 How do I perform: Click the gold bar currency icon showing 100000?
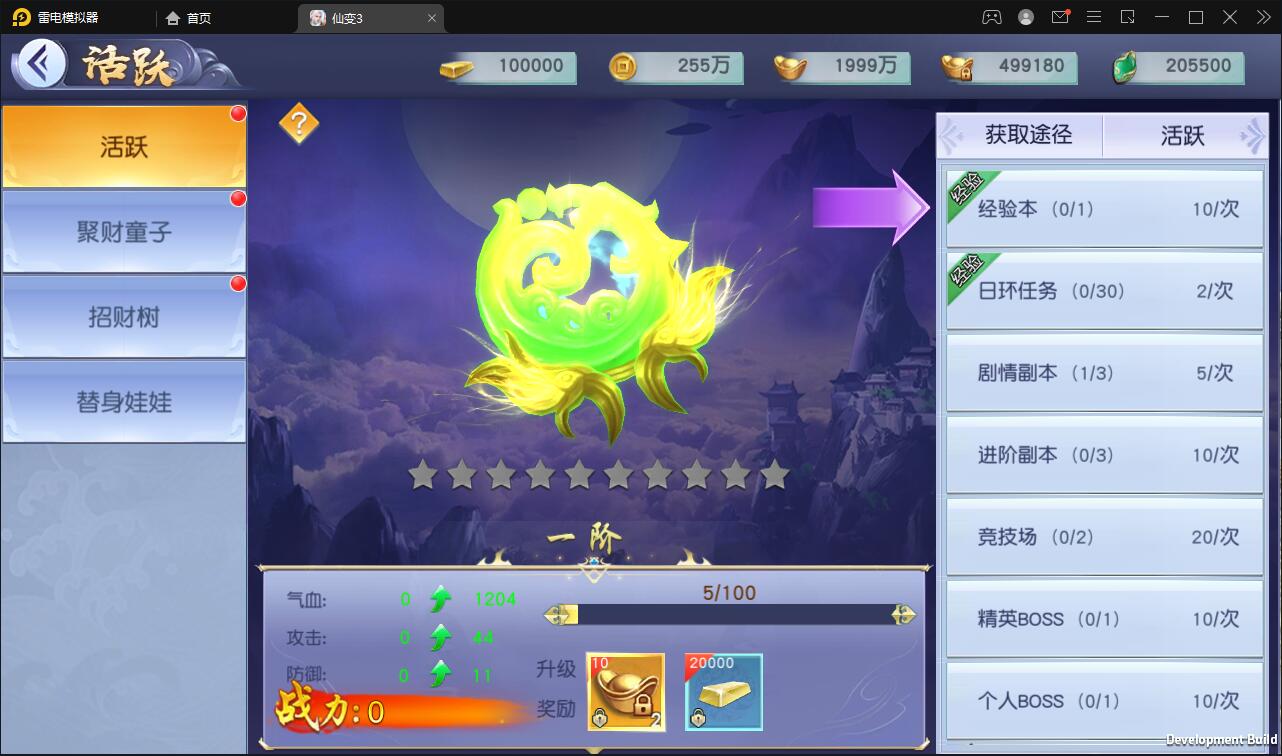click(454, 68)
